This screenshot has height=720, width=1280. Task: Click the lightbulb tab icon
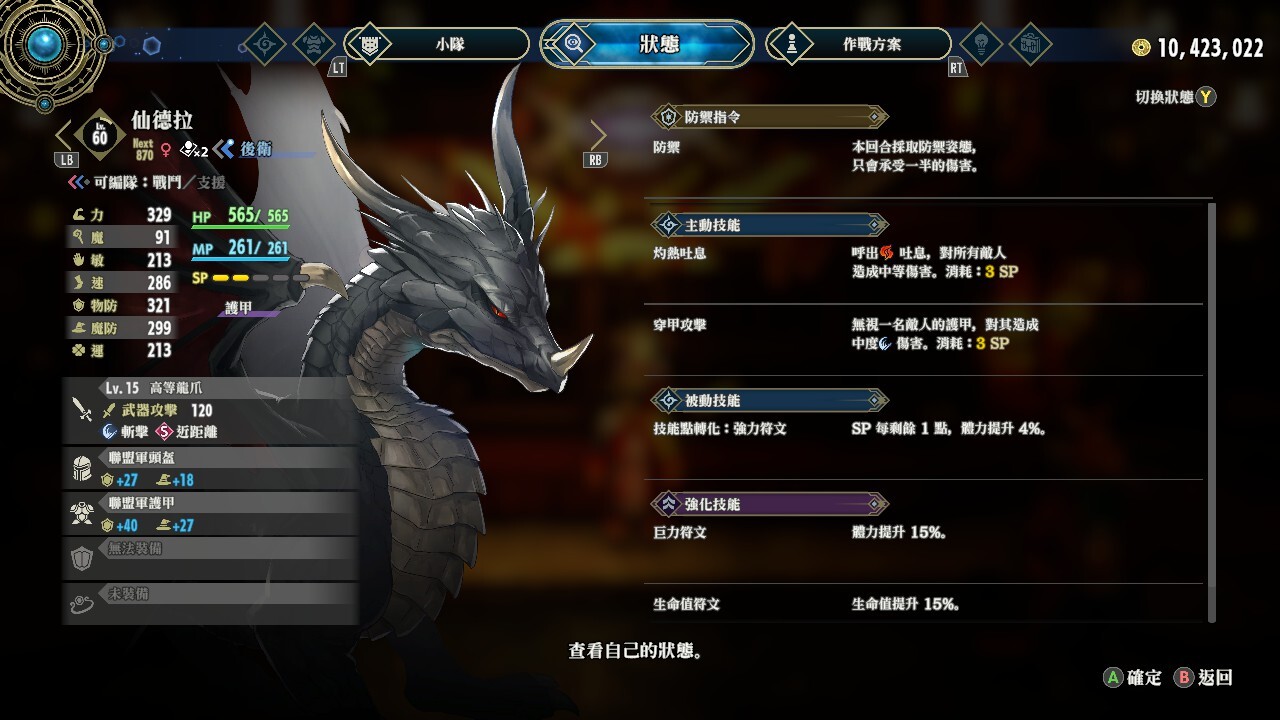(981, 44)
